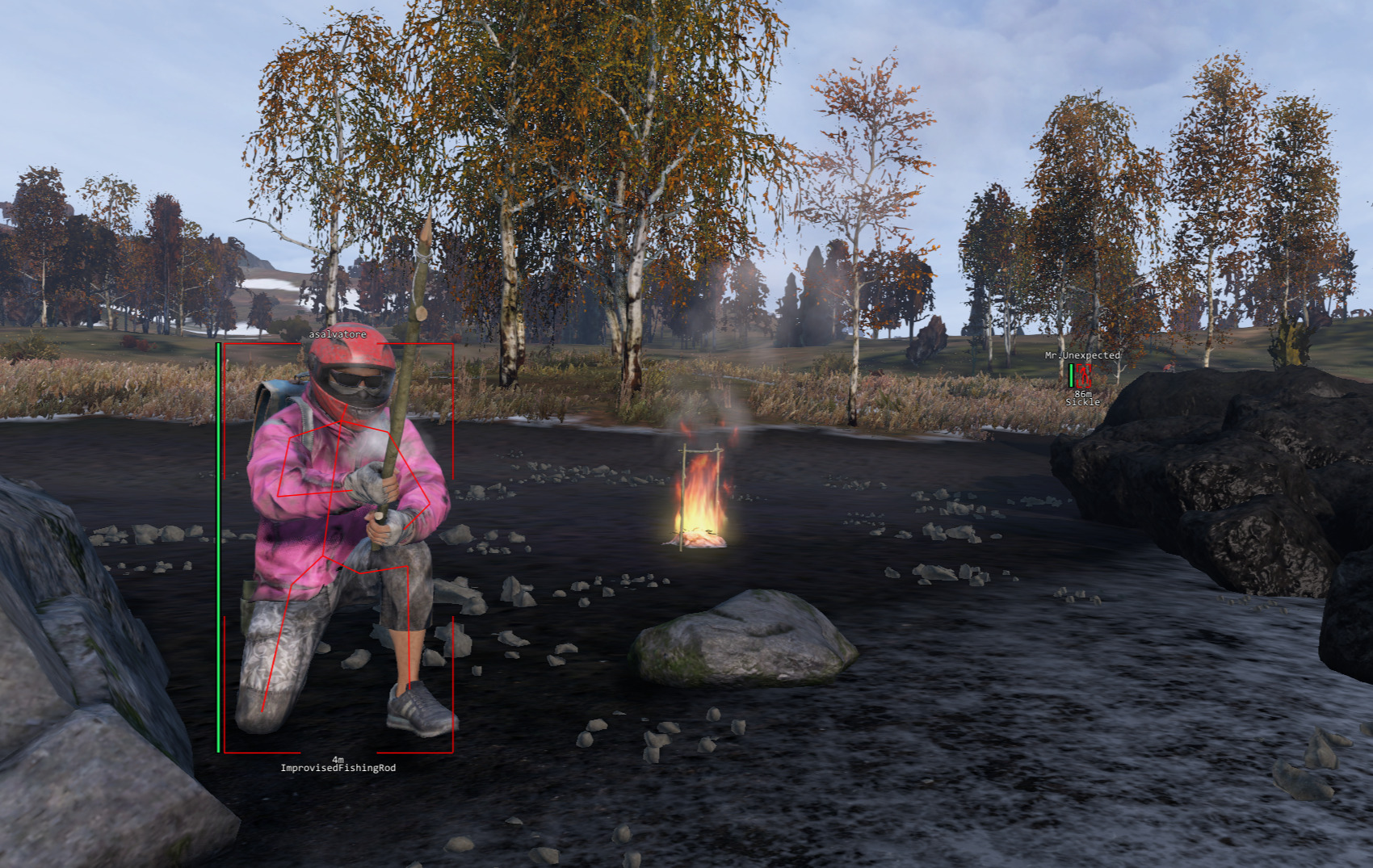This screenshot has height=868, width=1373.
Task: Click the 4m distance indicator below asalvatore
Action: pyautogui.click(x=338, y=759)
